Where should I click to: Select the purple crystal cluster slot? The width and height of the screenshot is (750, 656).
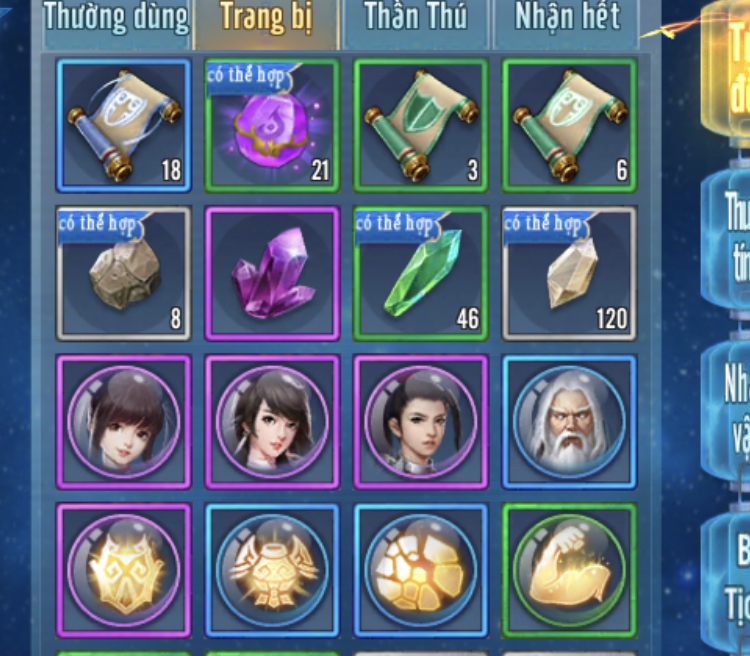click(272, 273)
